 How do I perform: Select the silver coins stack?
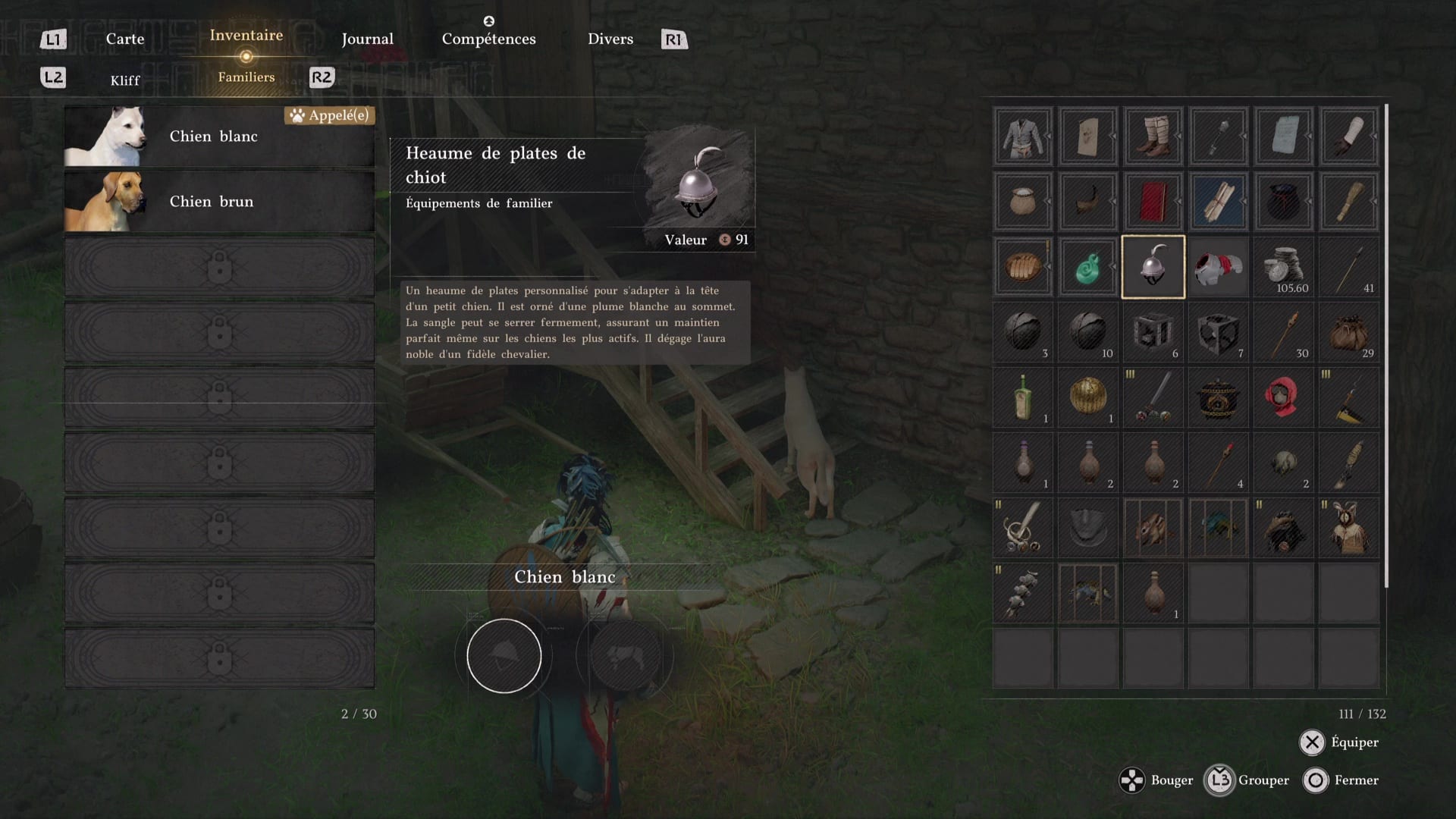[x=1283, y=267]
